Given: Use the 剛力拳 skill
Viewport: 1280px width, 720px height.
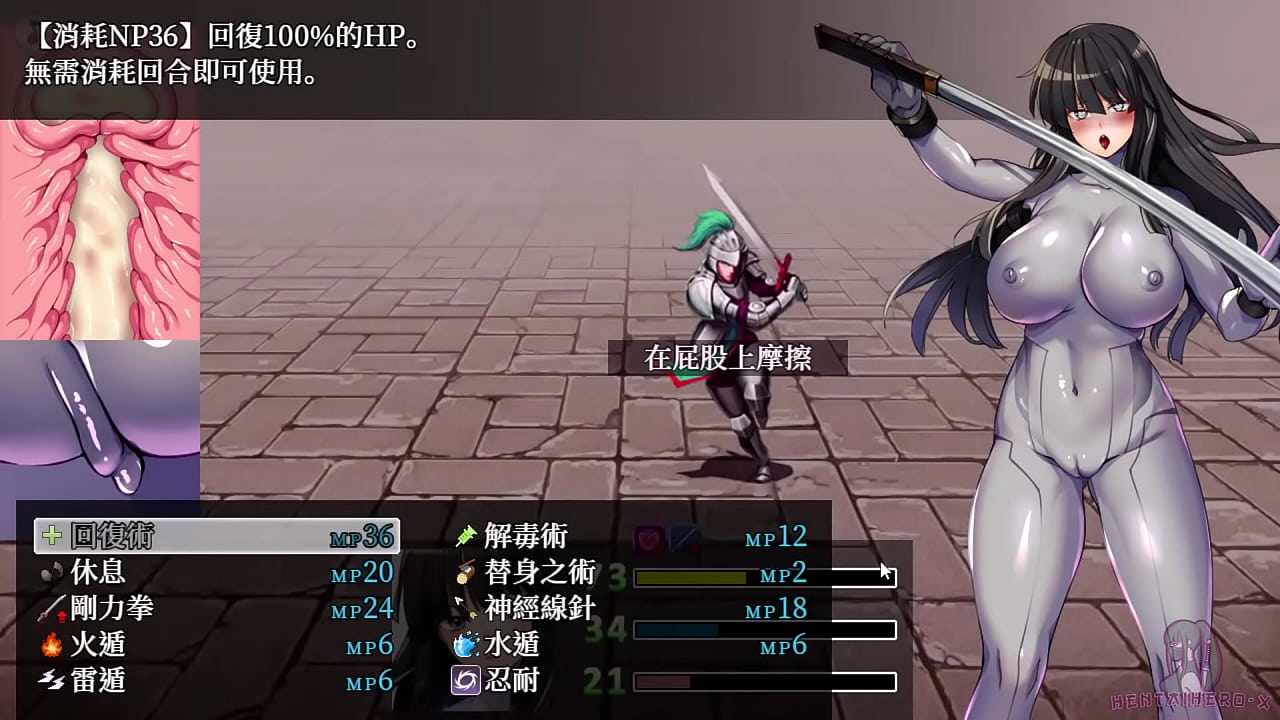Looking at the screenshot, I should pos(216,608).
